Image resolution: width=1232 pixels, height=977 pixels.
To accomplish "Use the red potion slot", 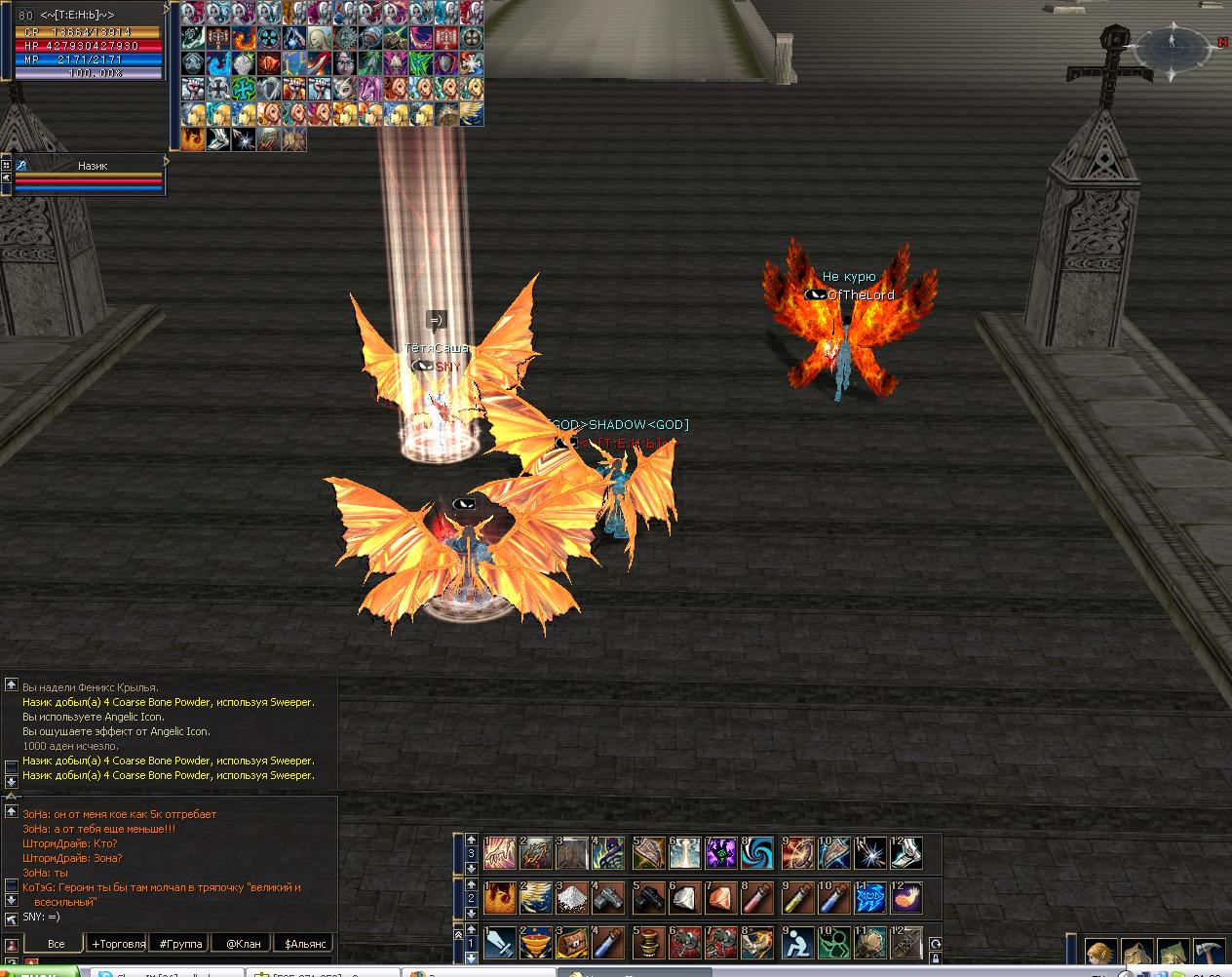I will coord(758,897).
